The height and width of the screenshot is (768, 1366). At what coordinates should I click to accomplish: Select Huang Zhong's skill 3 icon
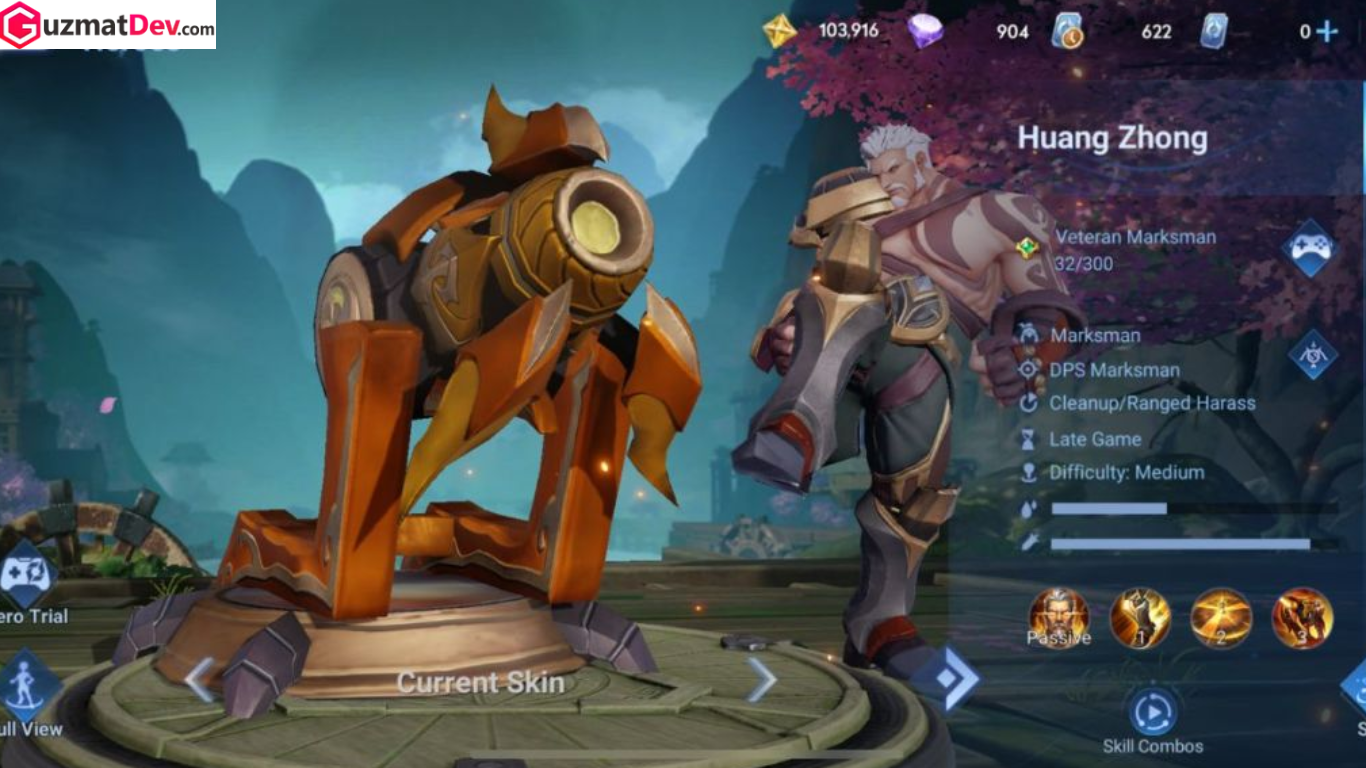(1302, 618)
